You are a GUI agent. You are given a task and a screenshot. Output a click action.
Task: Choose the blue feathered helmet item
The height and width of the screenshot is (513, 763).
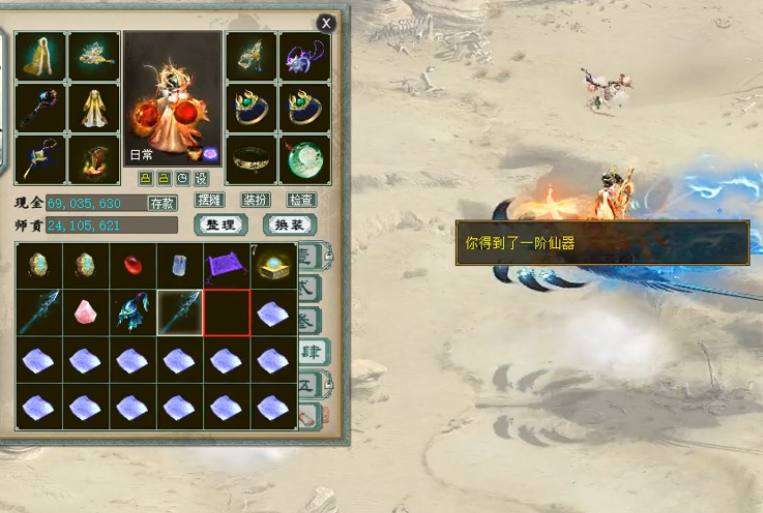click(x=132, y=312)
